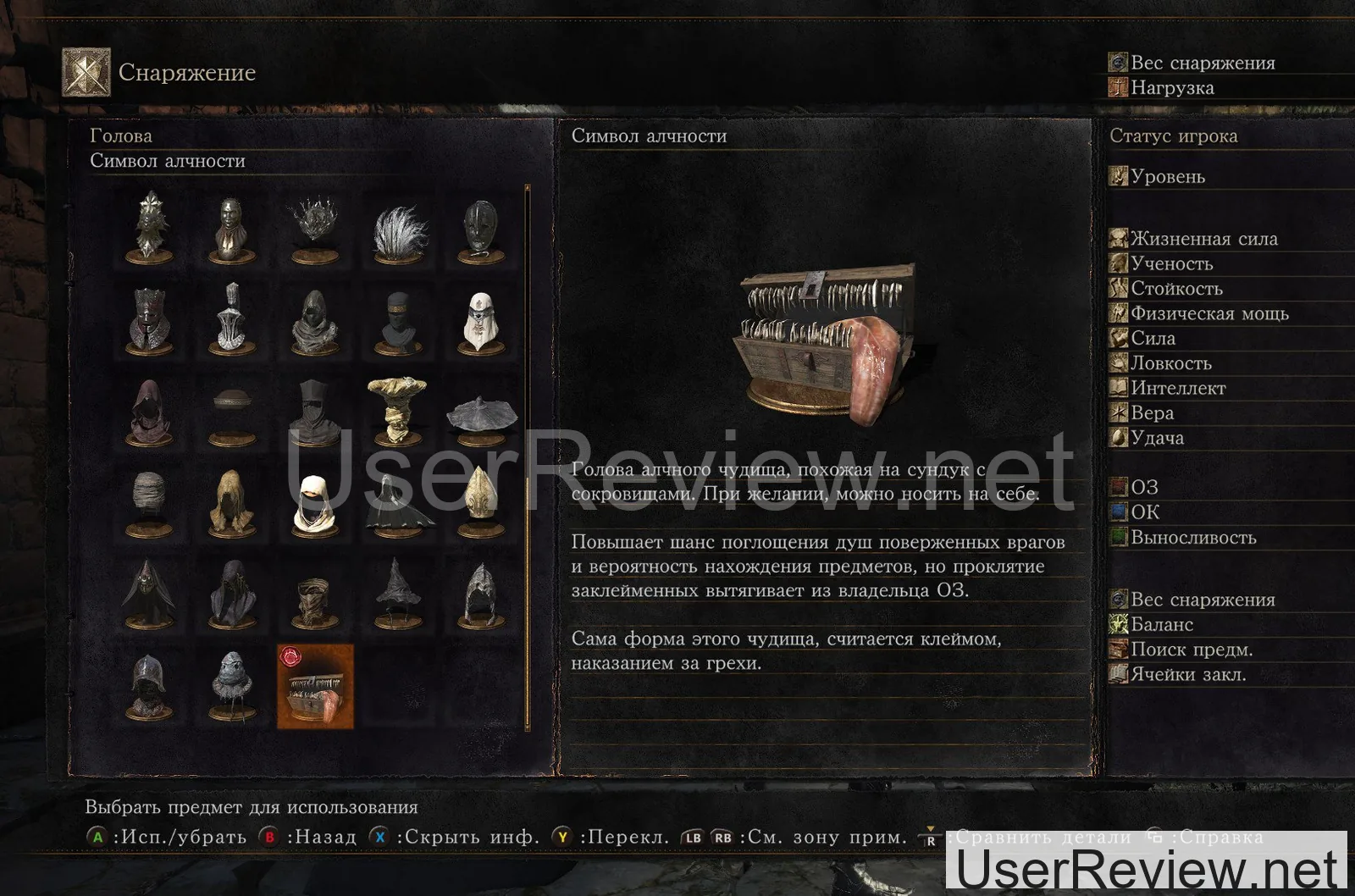Choose the white hood with black face mask
The height and width of the screenshot is (896, 1355).
pyautogui.click(x=314, y=501)
